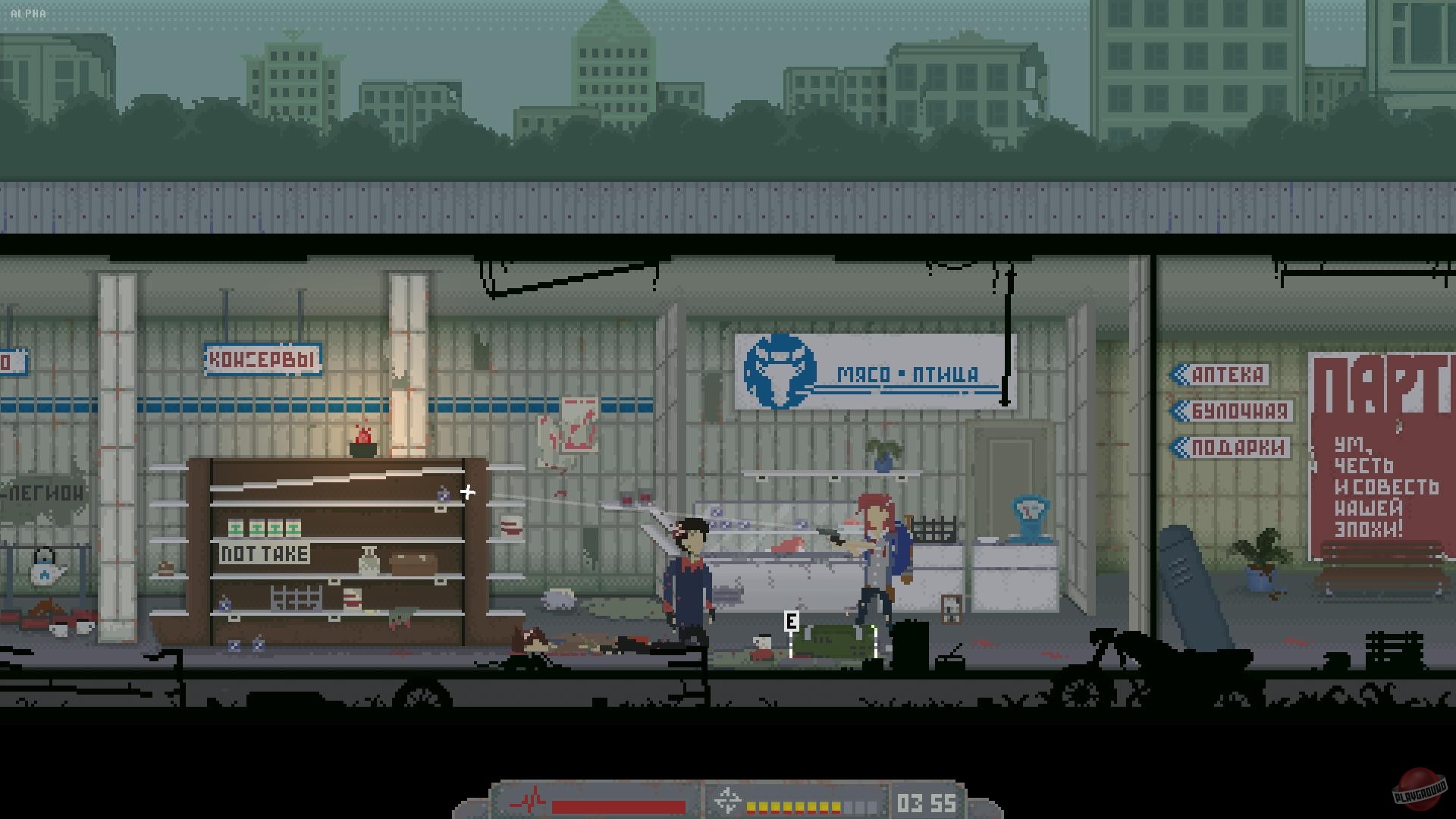Click the АПТЕКА directional arrow sign
This screenshot has height=819, width=1456.
pyautogui.click(x=1221, y=375)
